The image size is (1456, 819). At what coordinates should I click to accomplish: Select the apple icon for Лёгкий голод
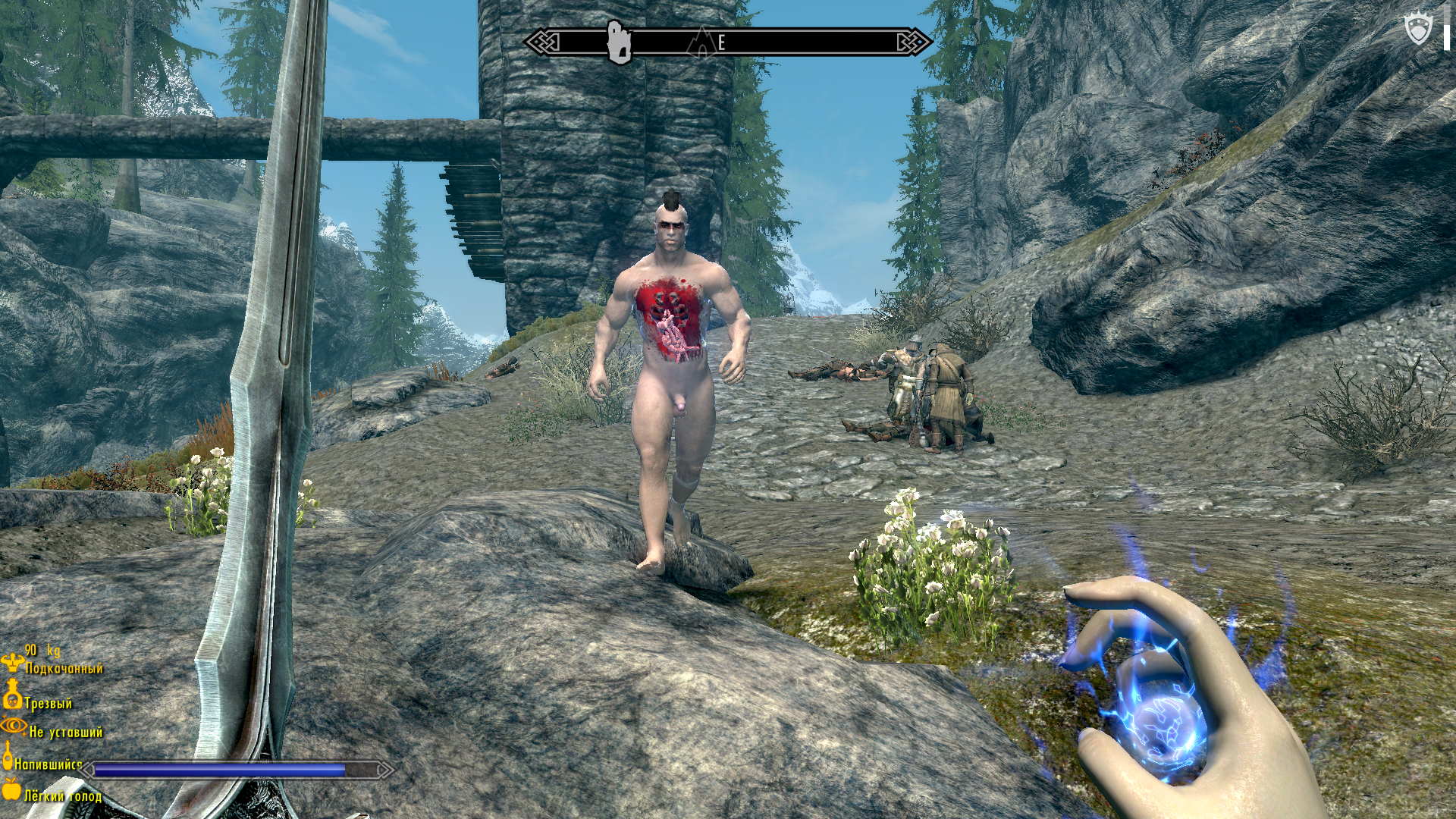[x=11, y=789]
